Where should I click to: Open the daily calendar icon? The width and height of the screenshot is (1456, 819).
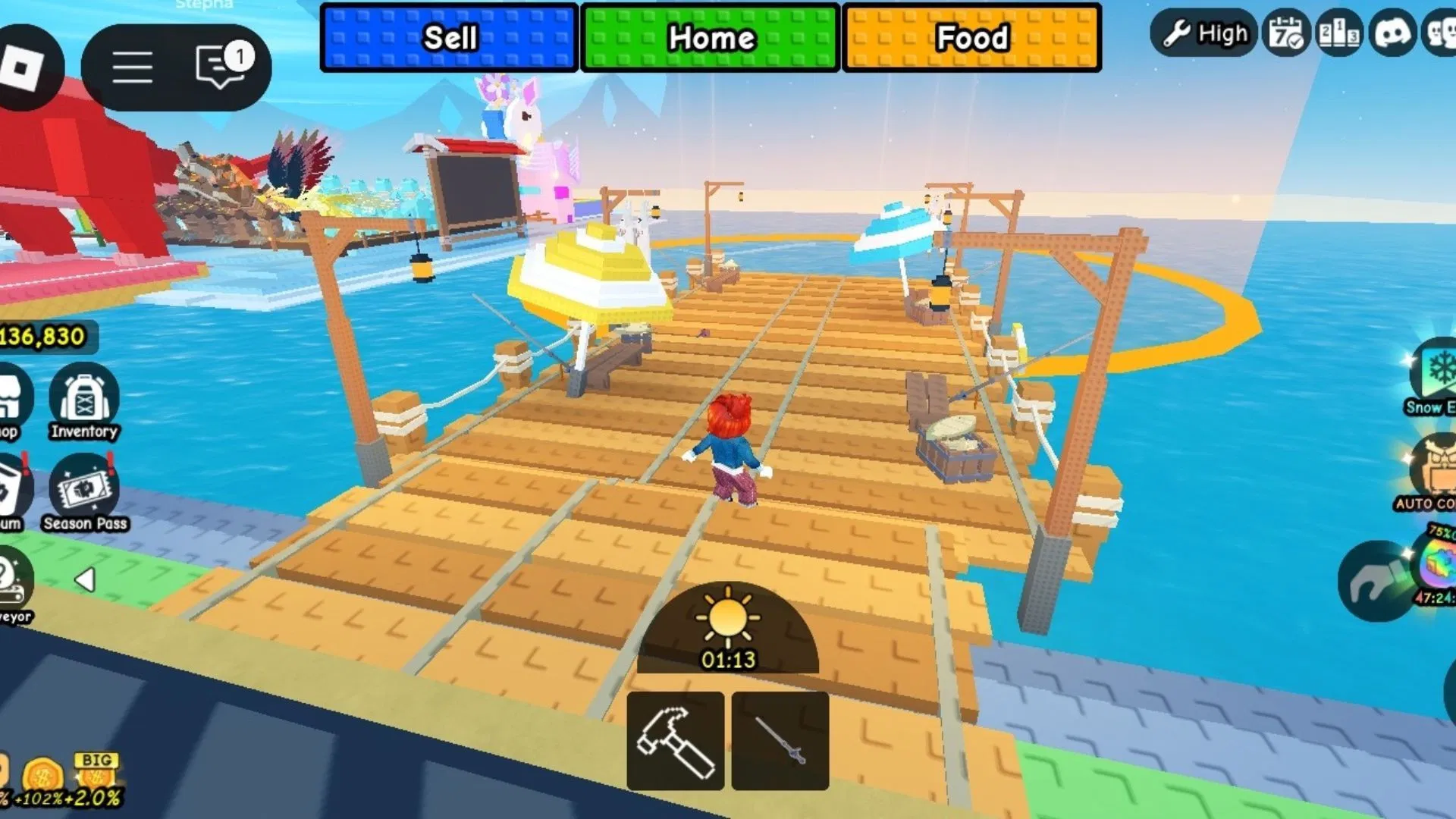1286,33
